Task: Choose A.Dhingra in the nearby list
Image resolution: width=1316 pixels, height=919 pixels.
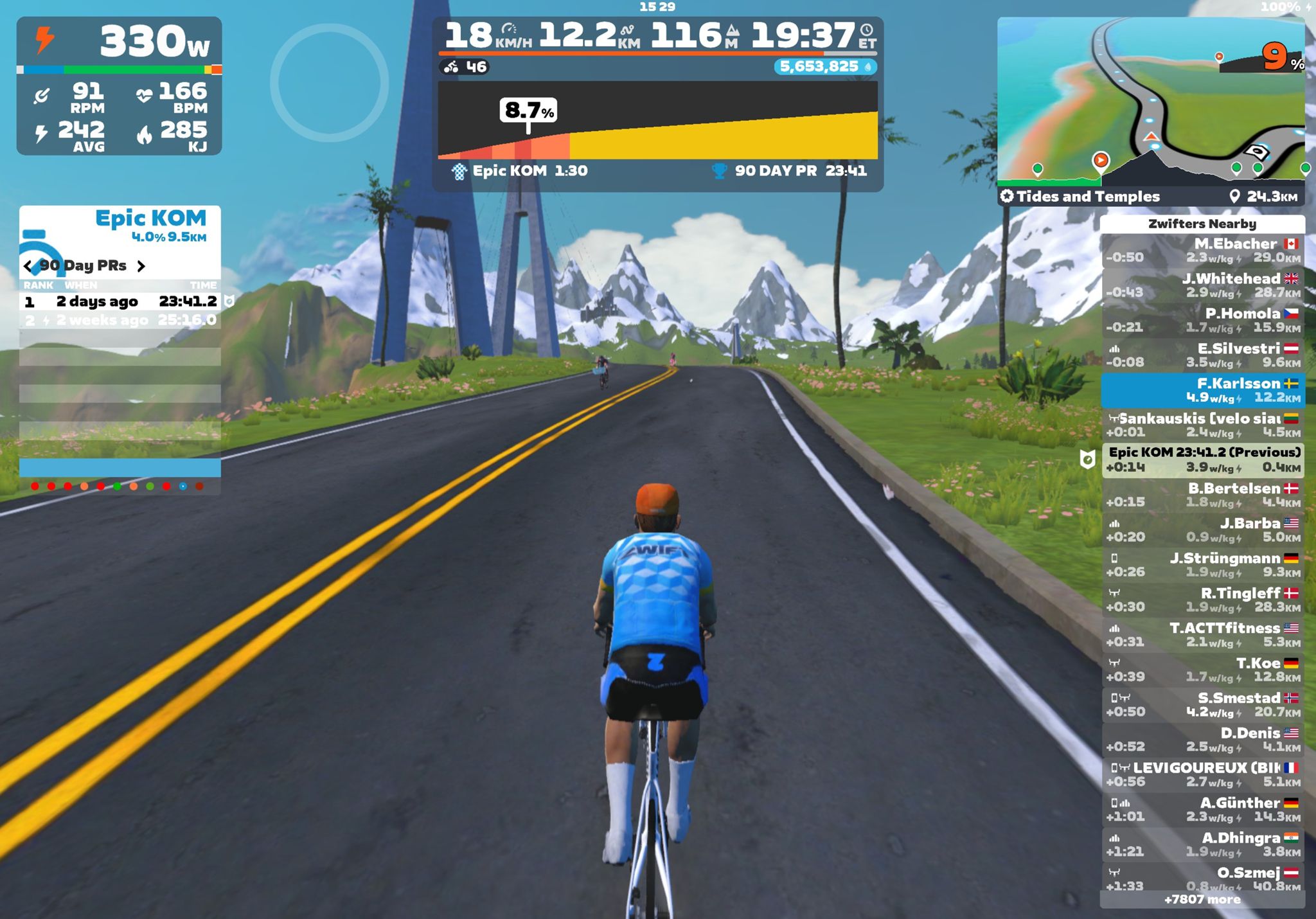Action: (x=1202, y=844)
